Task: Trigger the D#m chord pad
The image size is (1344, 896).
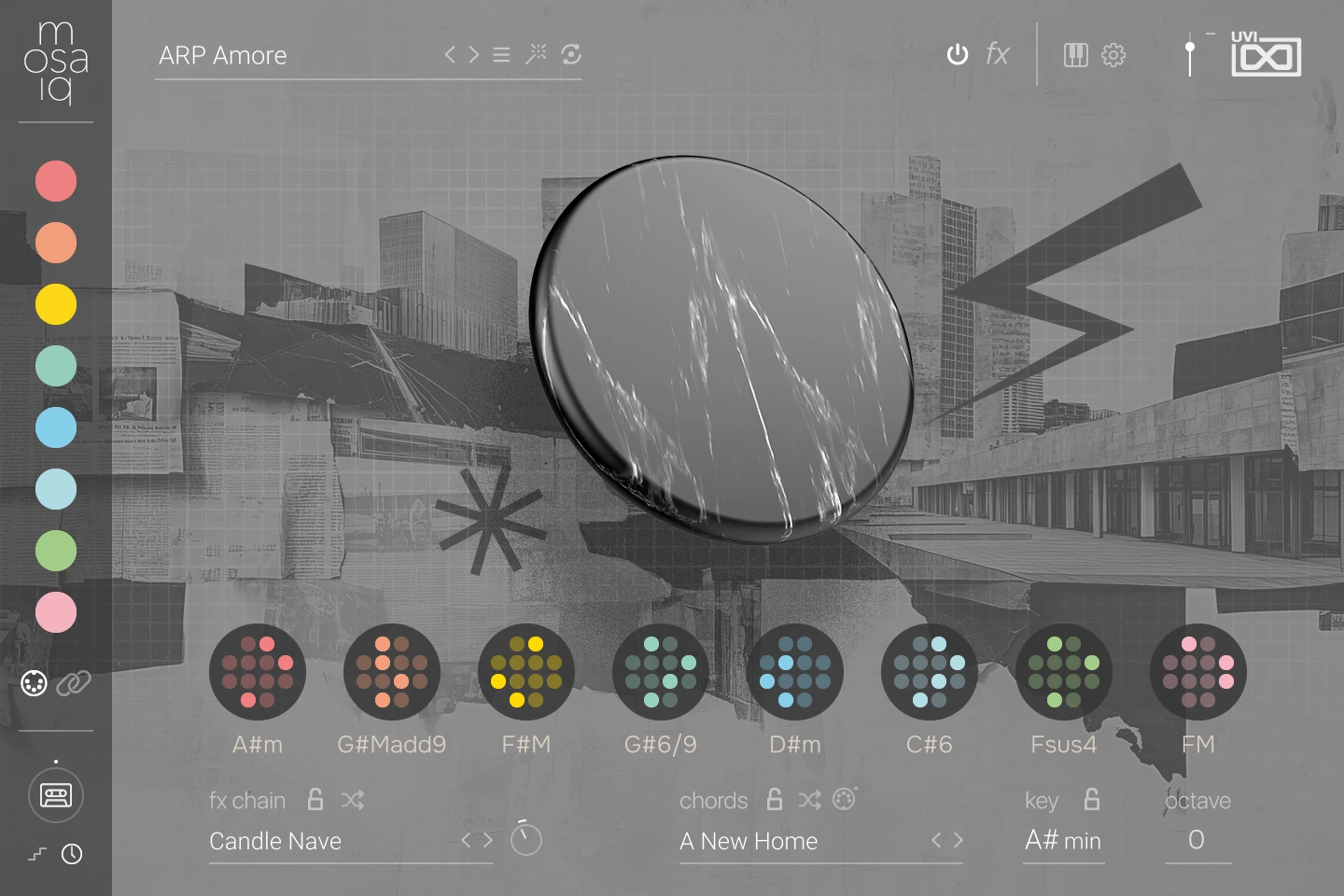Action: [x=795, y=672]
